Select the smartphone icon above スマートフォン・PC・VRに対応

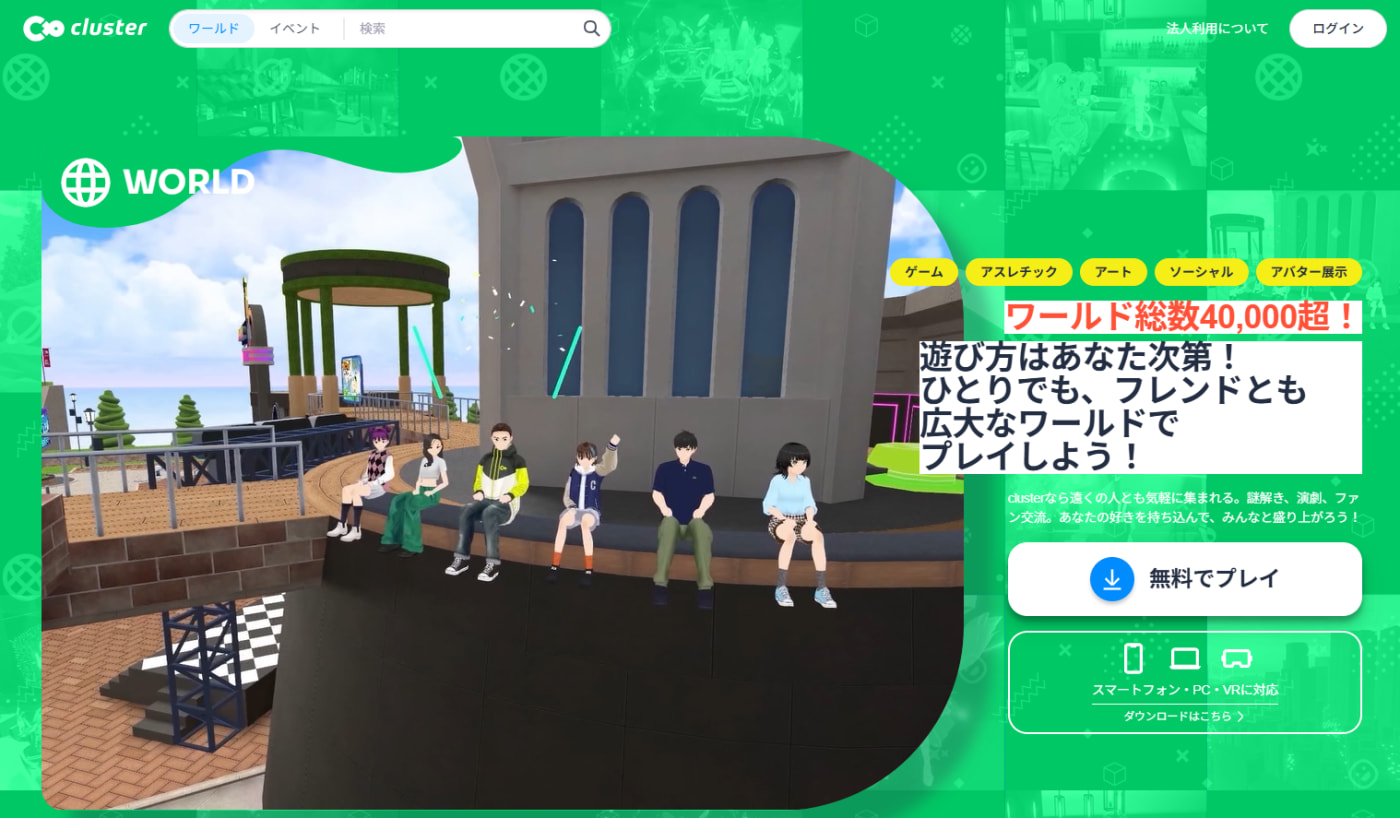[x=1133, y=658]
